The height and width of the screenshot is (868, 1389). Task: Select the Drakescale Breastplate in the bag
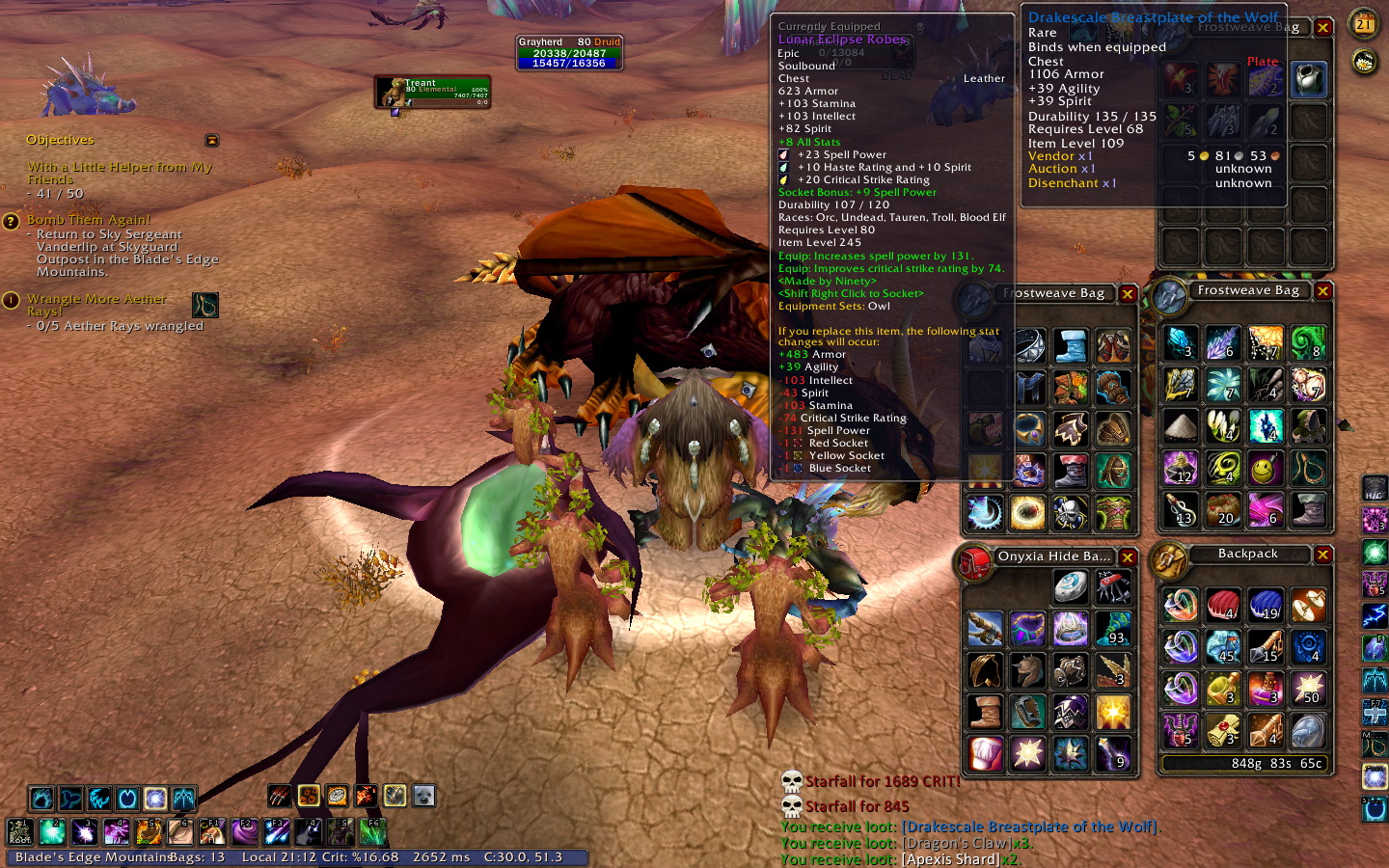point(1309,80)
